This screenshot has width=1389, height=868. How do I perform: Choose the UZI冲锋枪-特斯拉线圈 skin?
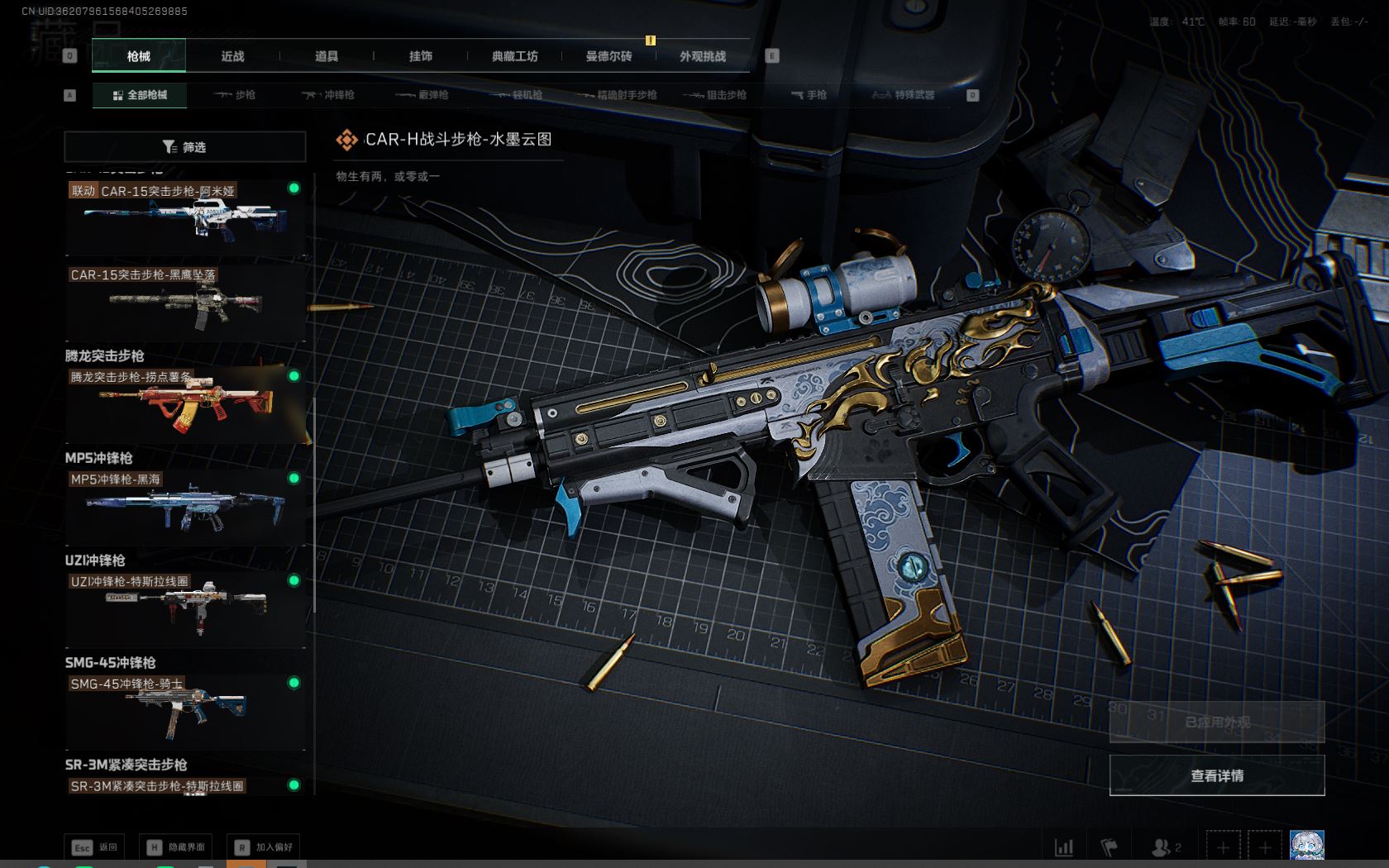click(185, 609)
